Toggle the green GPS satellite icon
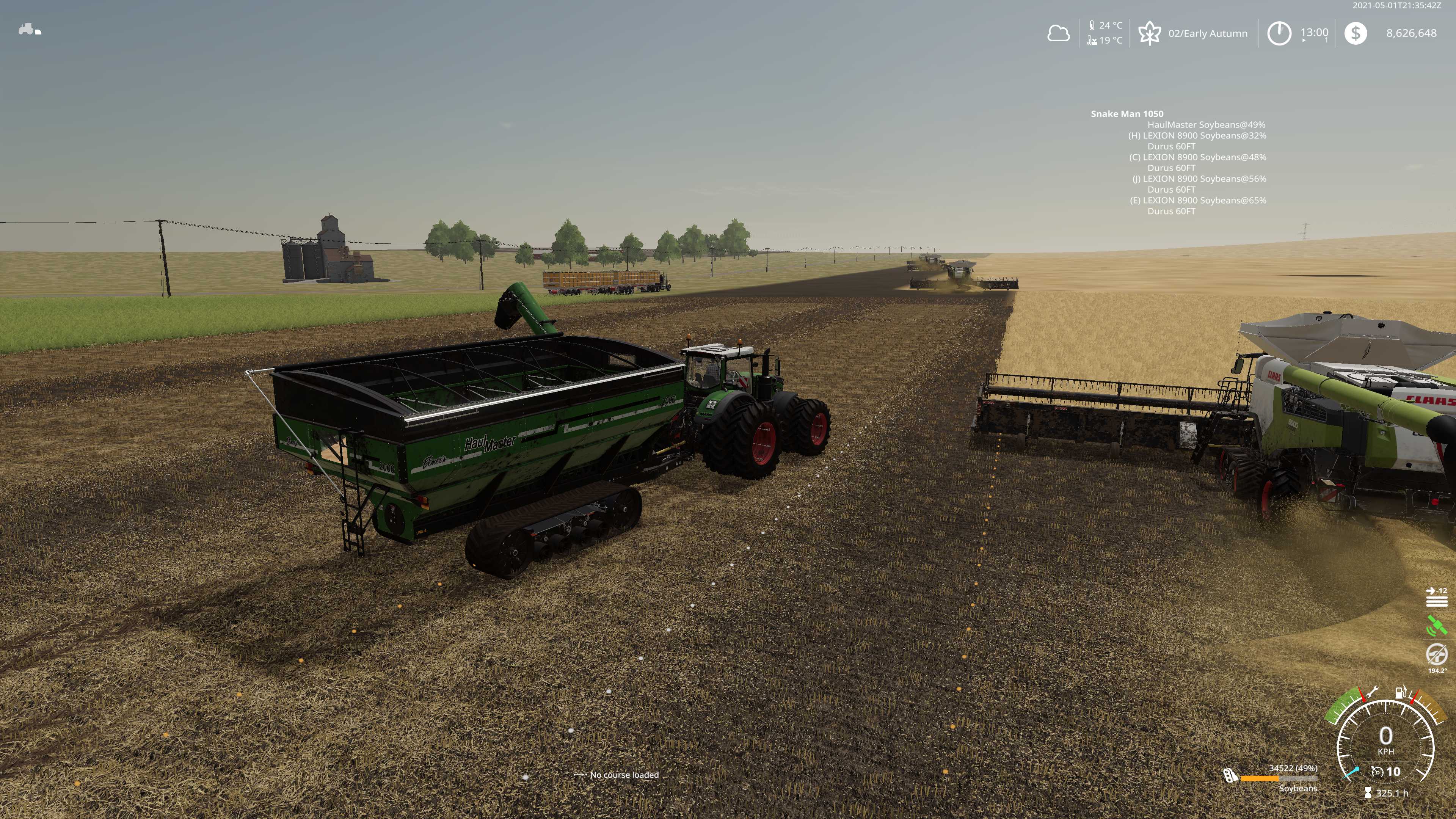The width and height of the screenshot is (1456, 819). click(1436, 626)
